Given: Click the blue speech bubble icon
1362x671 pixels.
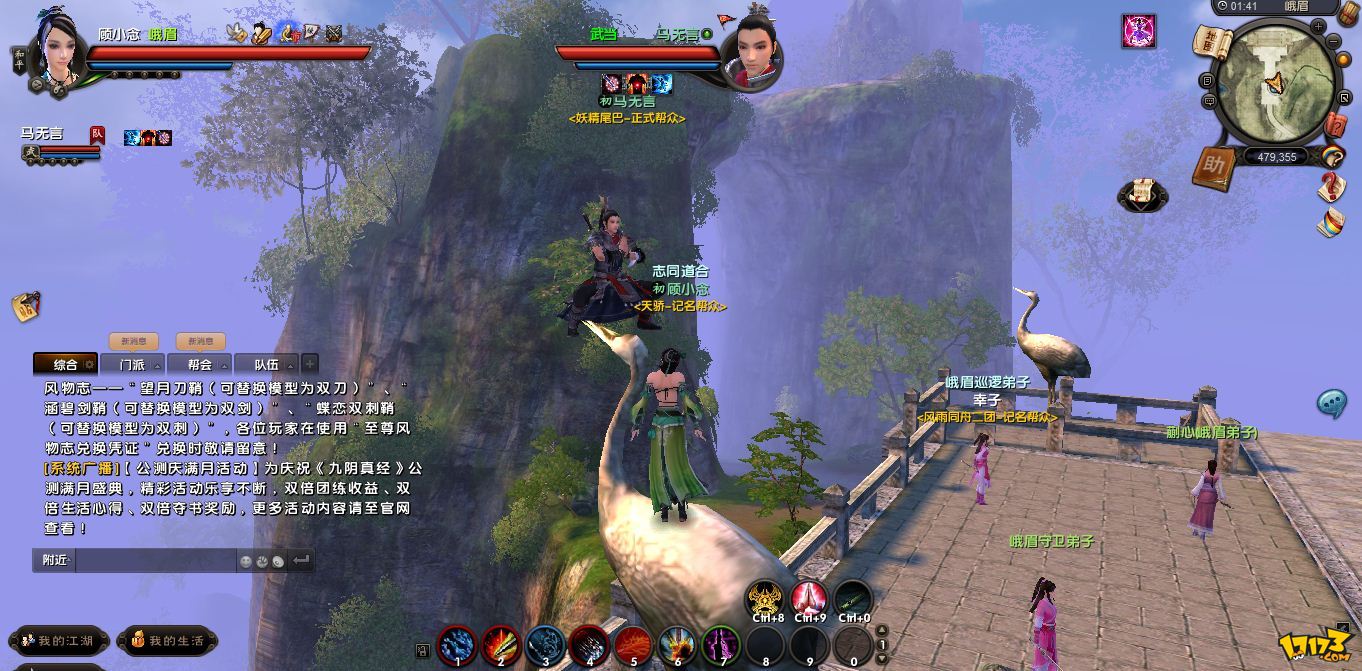Looking at the screenshot, I should click(1331, 403).
